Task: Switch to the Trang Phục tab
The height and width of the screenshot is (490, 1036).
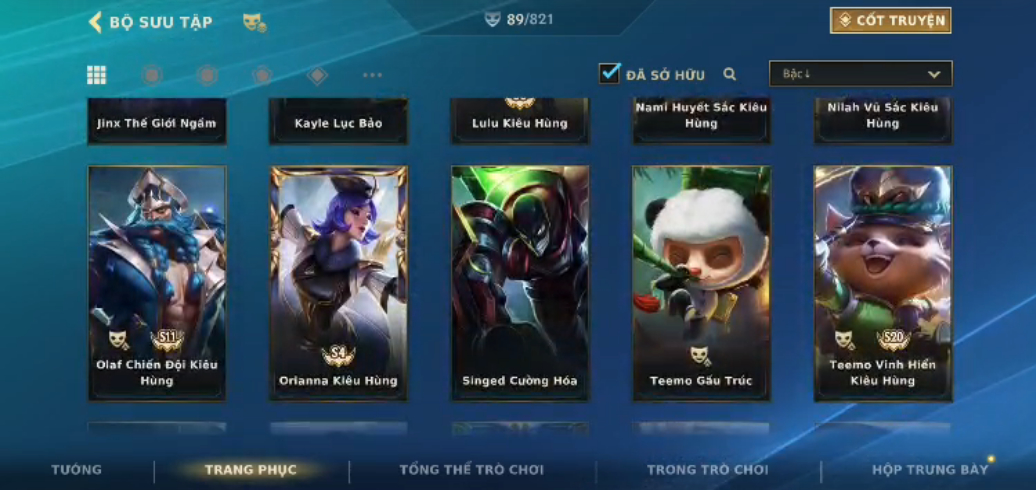Action: (x=251, y=469)
